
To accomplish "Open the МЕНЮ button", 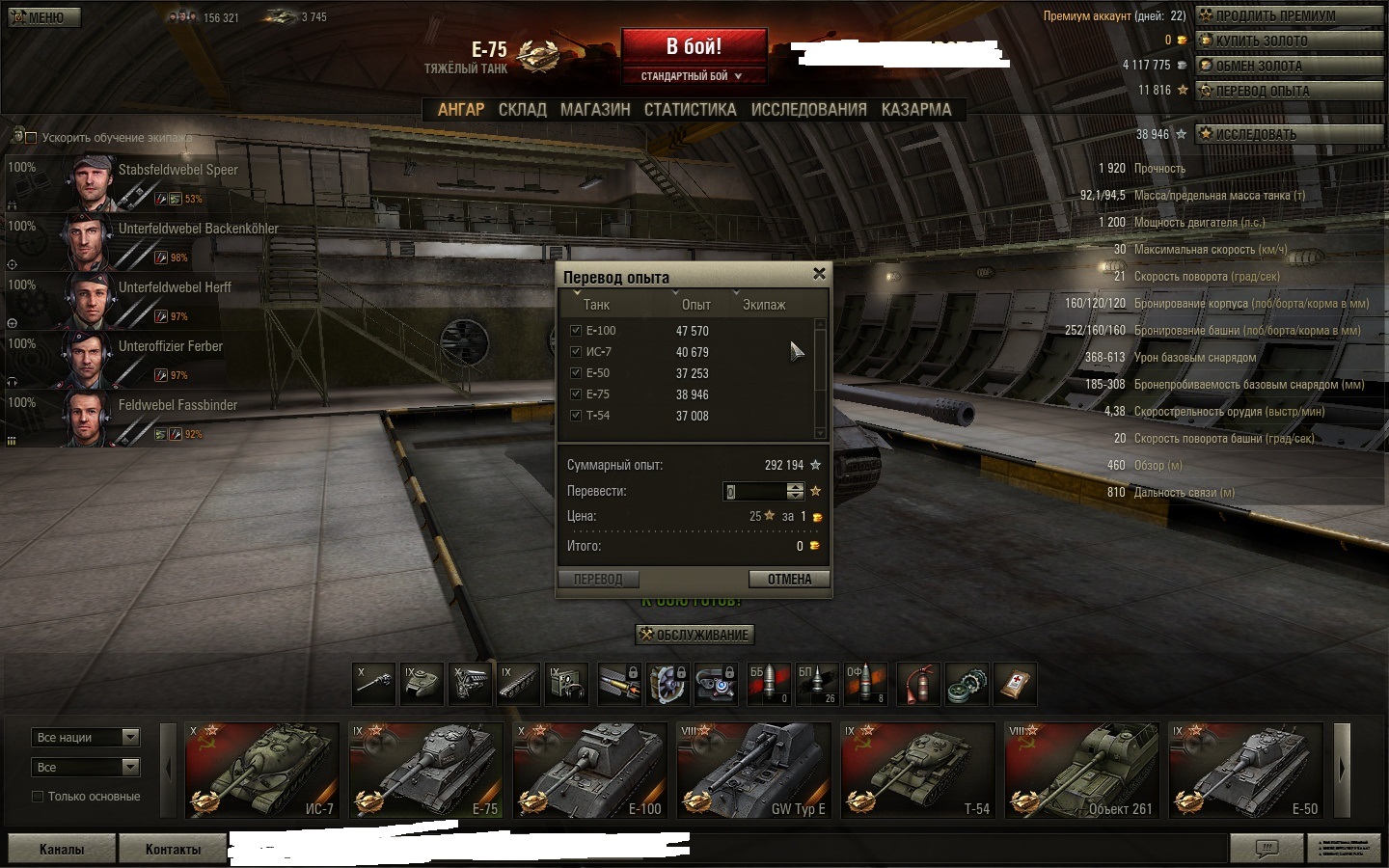I will coord(44,17).
